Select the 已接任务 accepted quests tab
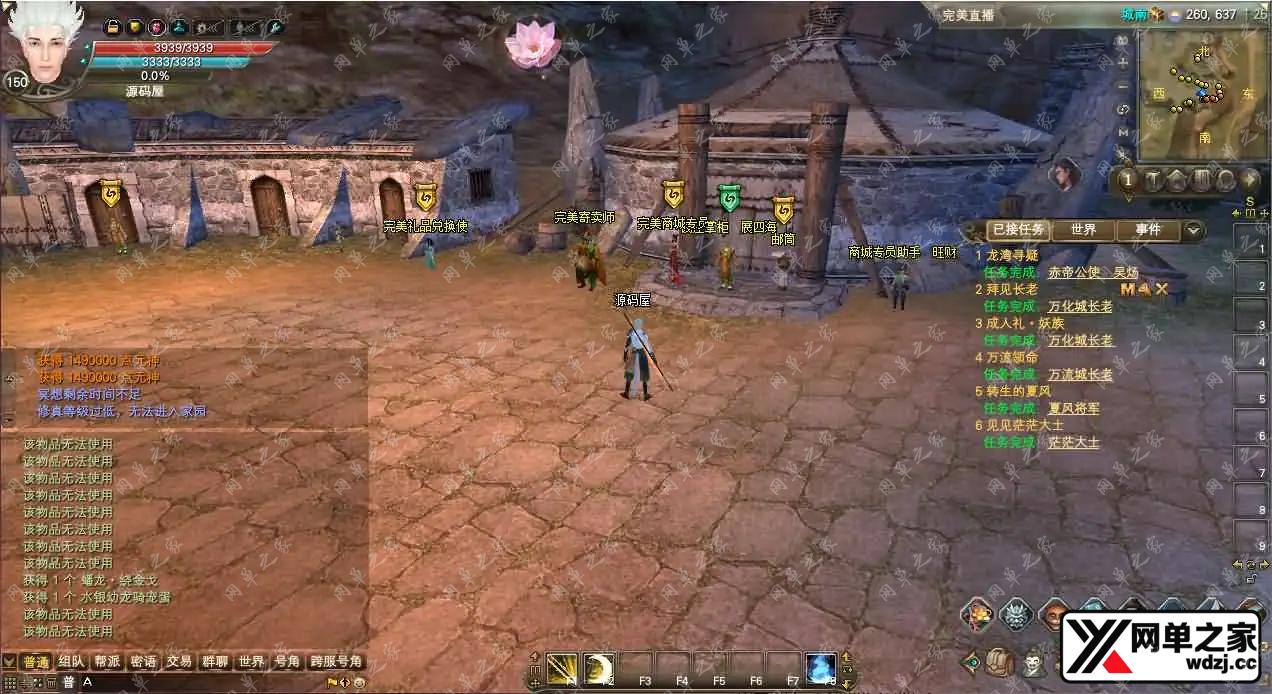 [x=1018, y=230]
